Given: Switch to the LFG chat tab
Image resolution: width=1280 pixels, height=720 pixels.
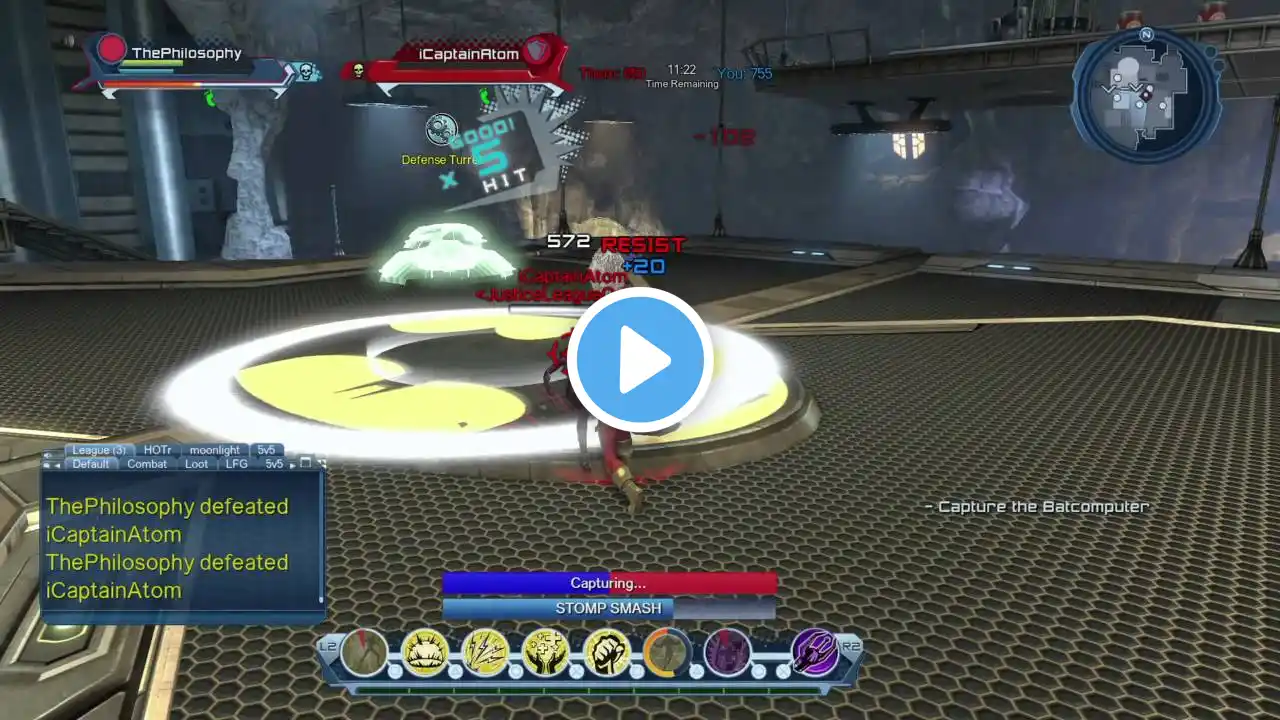Looking at the screenshot, I should click(236, 464).
